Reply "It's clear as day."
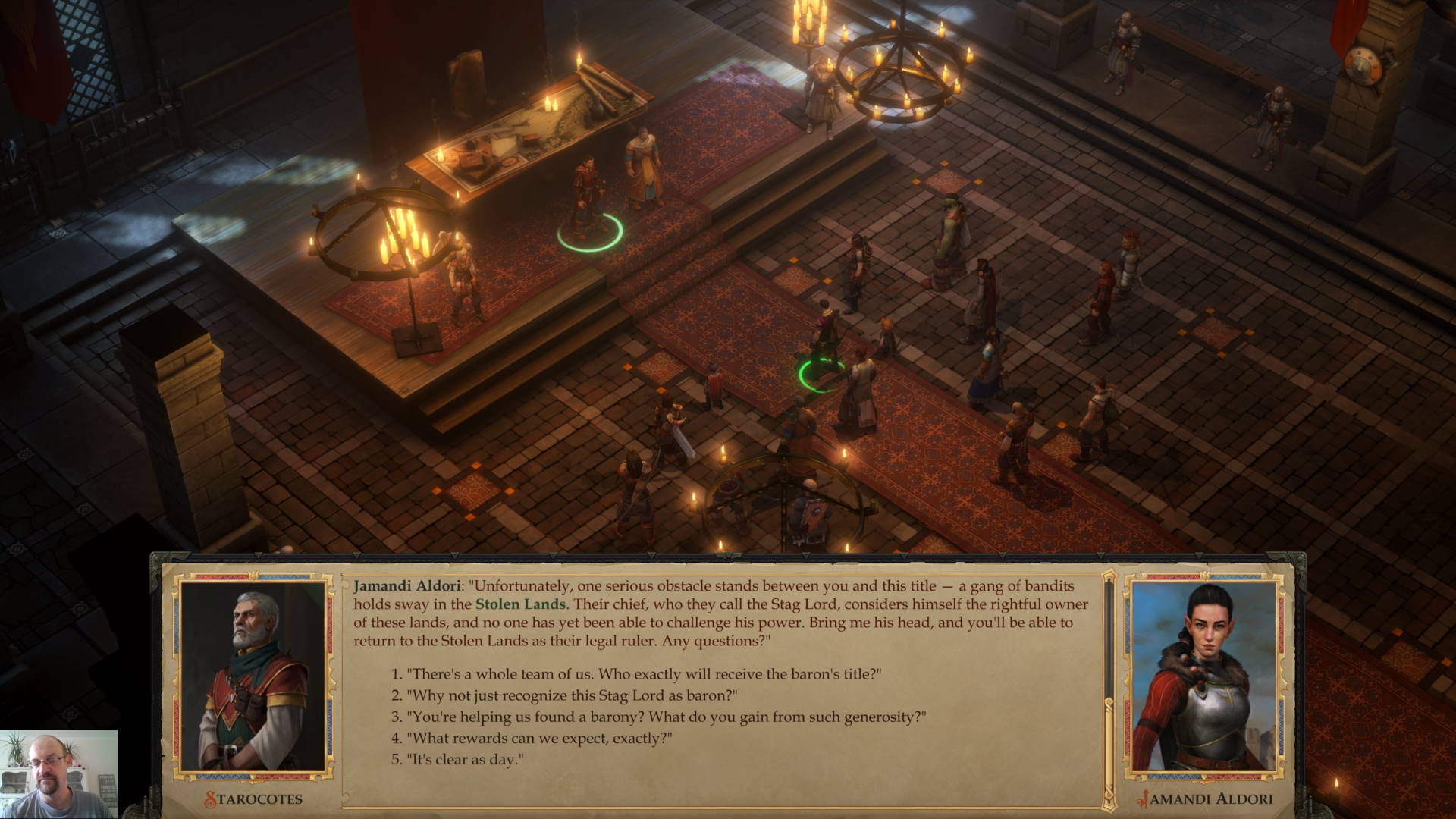 tap(465, 759)
